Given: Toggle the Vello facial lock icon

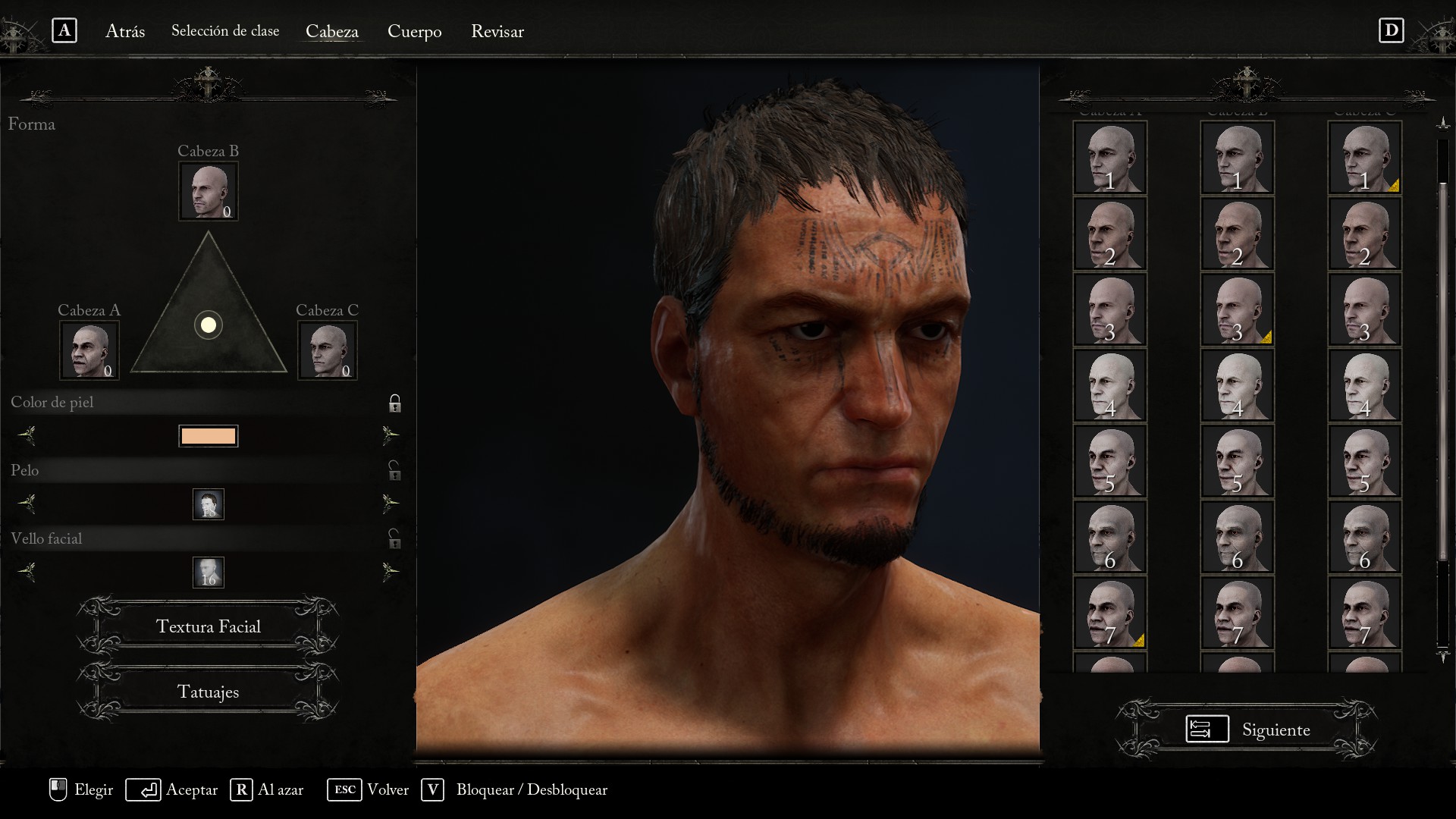Looking at the screenshot, I should pyautogui.click(x=394, y=539).
